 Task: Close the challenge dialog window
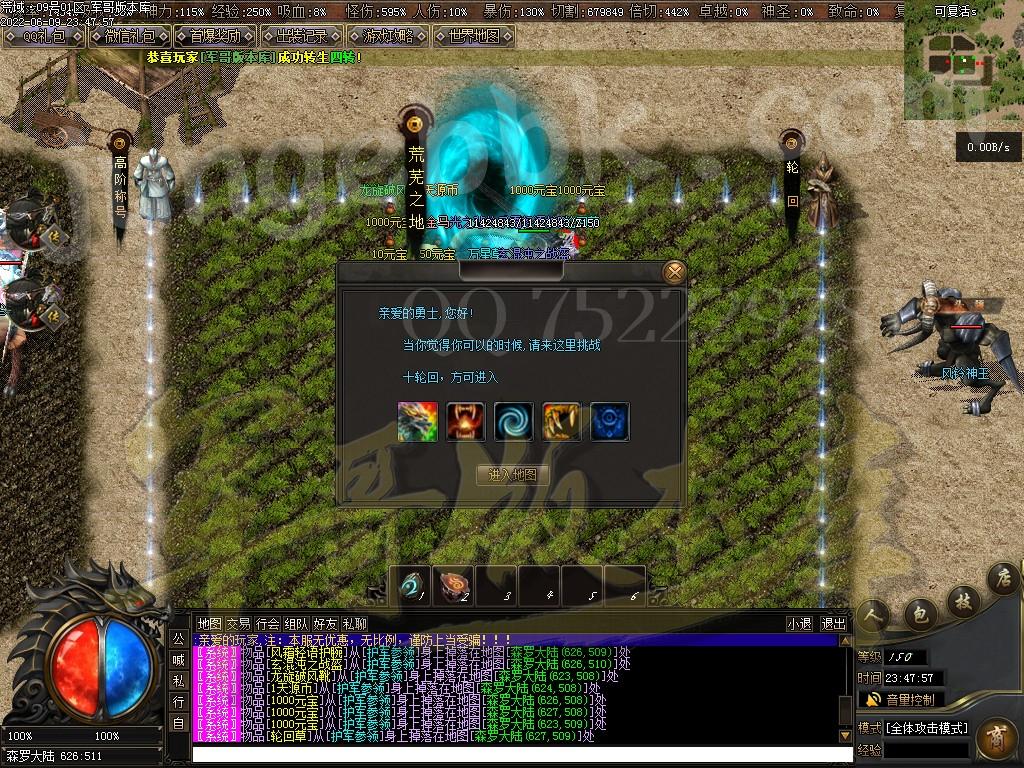[x=675, y=271]
